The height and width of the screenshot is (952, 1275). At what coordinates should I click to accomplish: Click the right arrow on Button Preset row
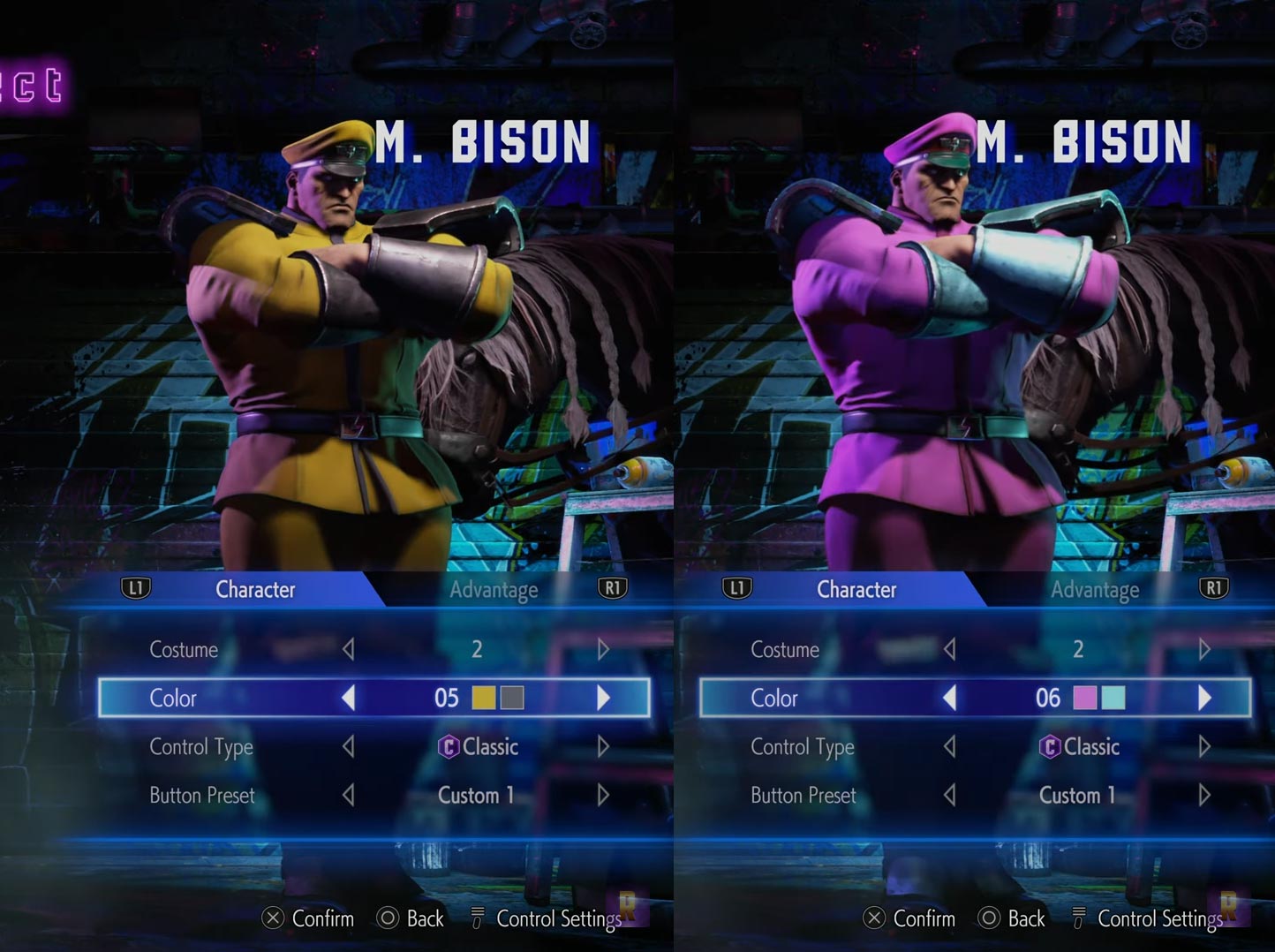605,796
